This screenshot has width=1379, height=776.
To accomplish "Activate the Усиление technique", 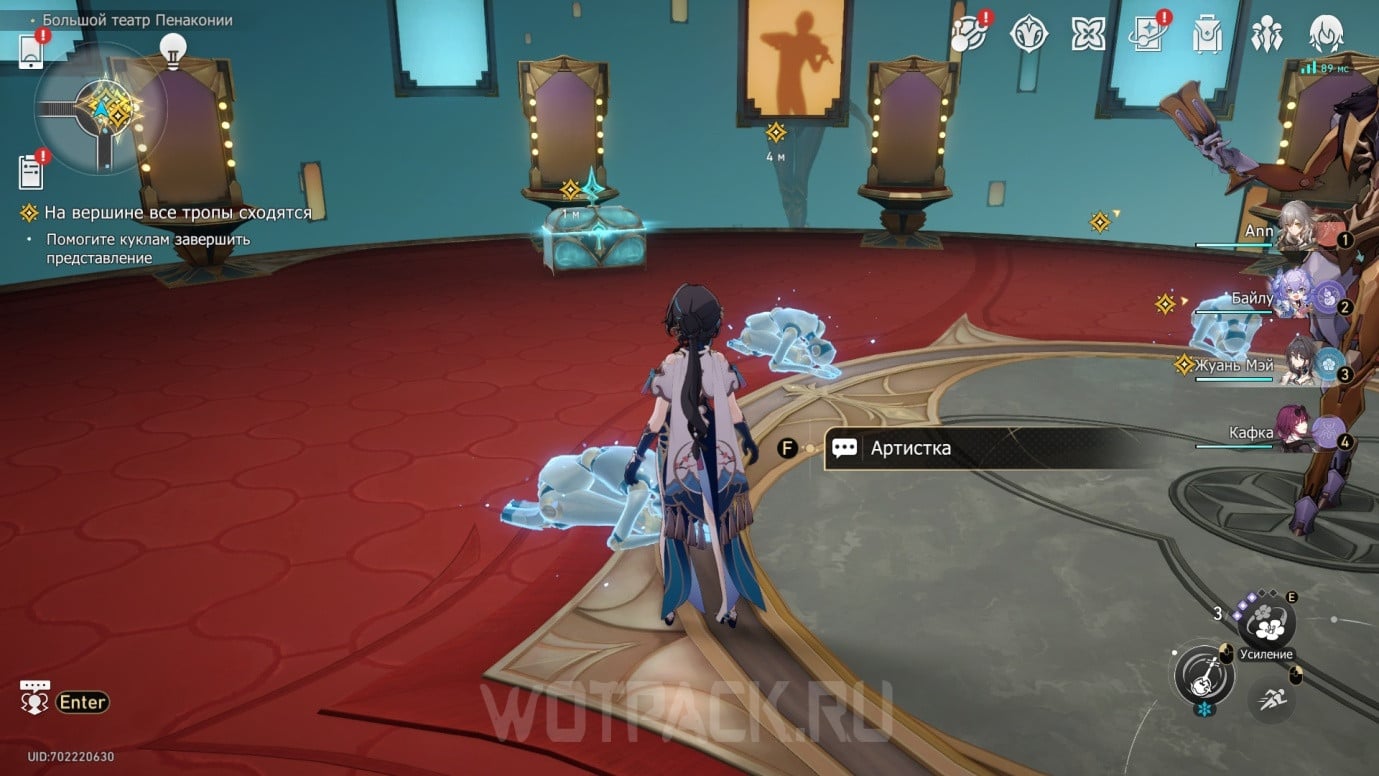I will pos(1267,623).
